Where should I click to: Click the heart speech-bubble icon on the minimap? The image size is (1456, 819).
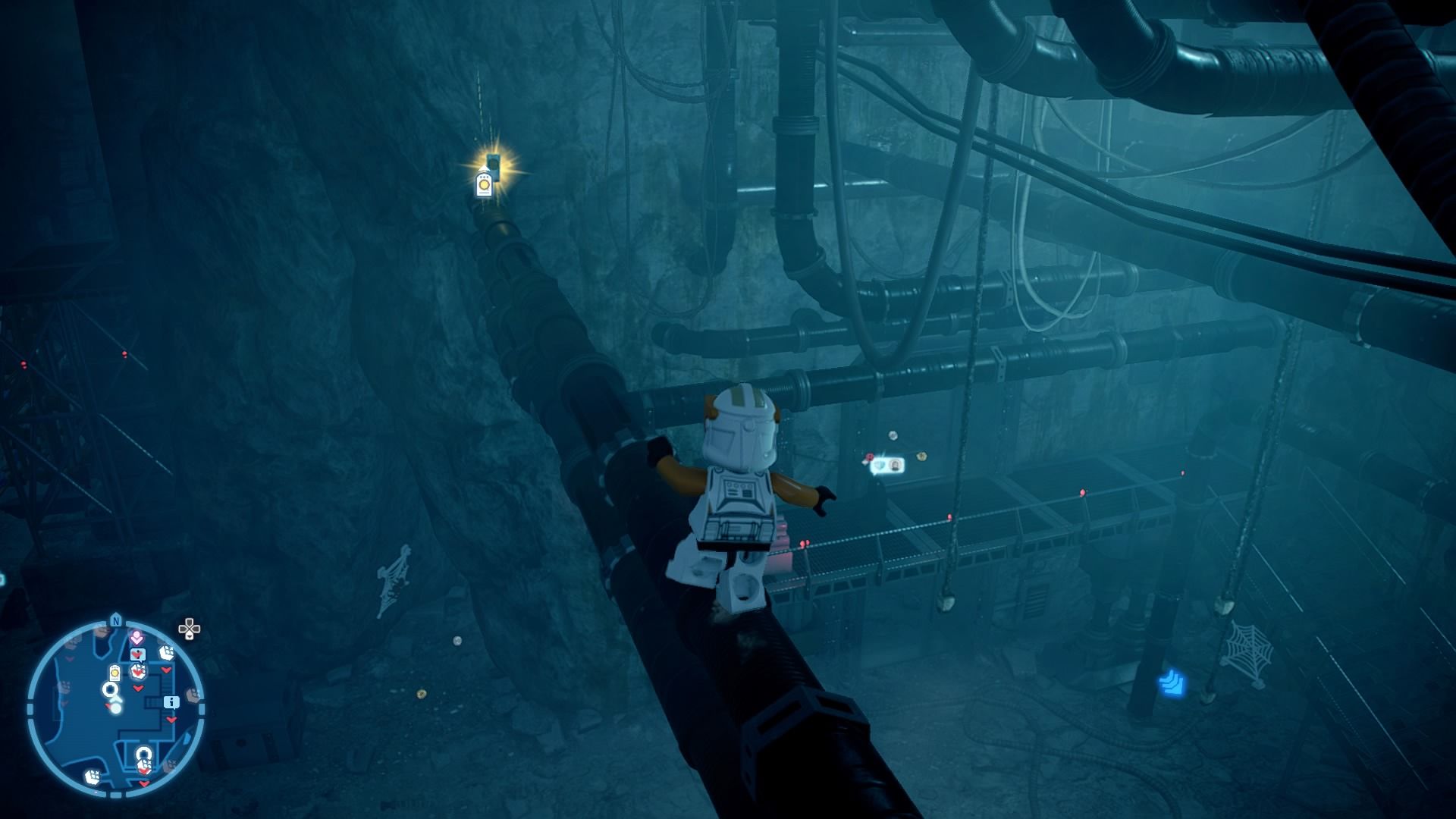click(x=138, y=654)
